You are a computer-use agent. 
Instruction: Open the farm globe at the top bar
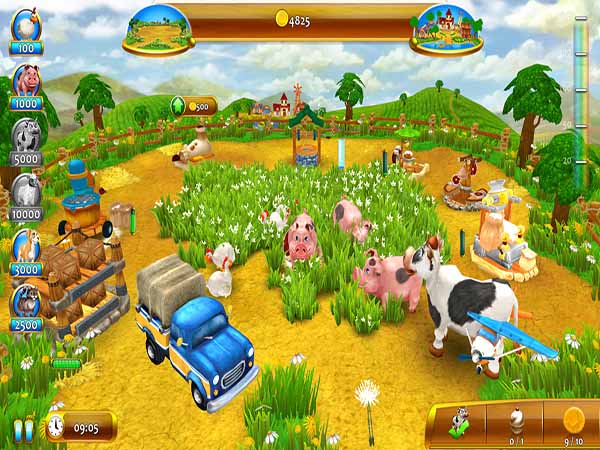point(157,27)
